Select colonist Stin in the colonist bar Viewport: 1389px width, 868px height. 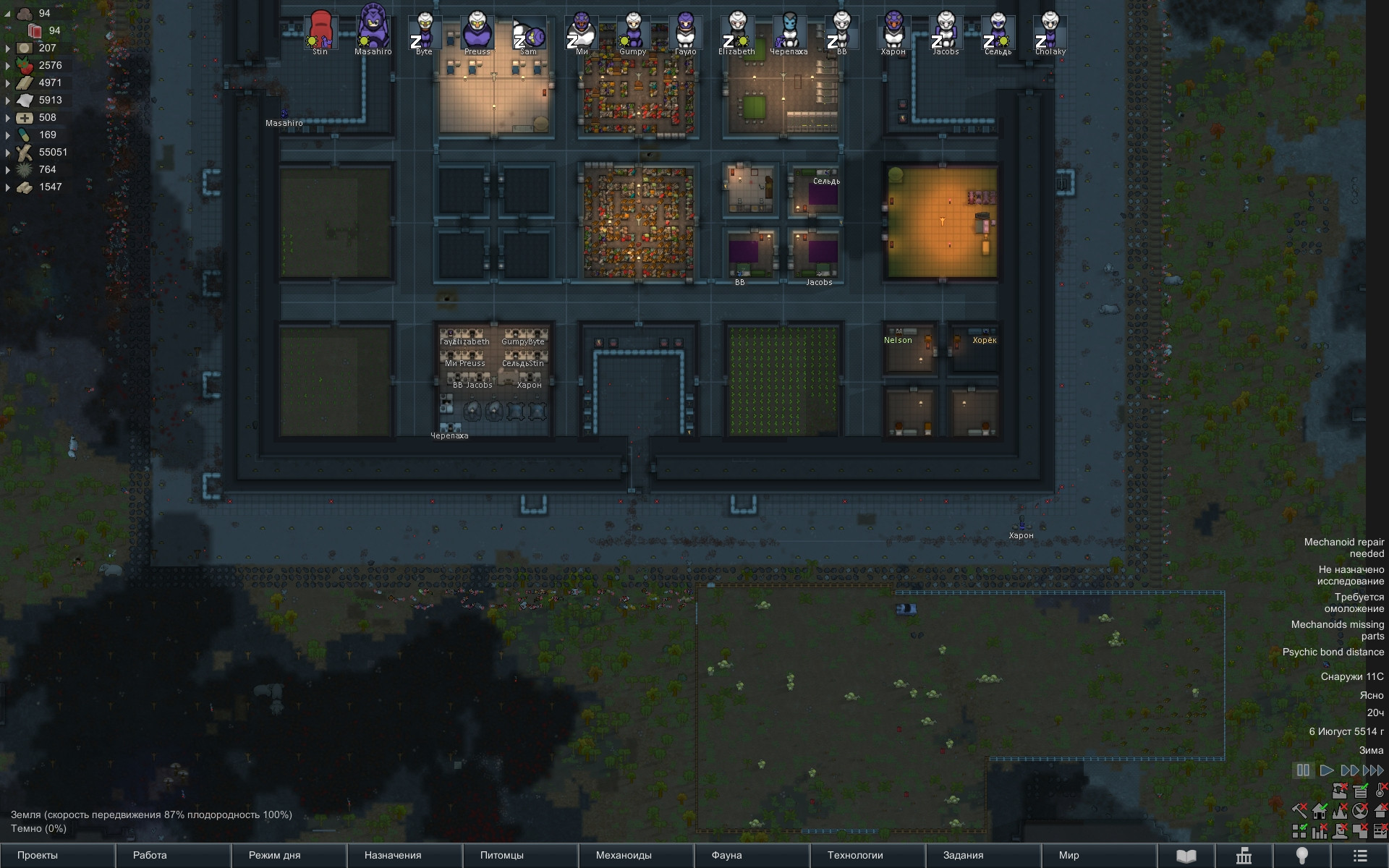[320, 30]
